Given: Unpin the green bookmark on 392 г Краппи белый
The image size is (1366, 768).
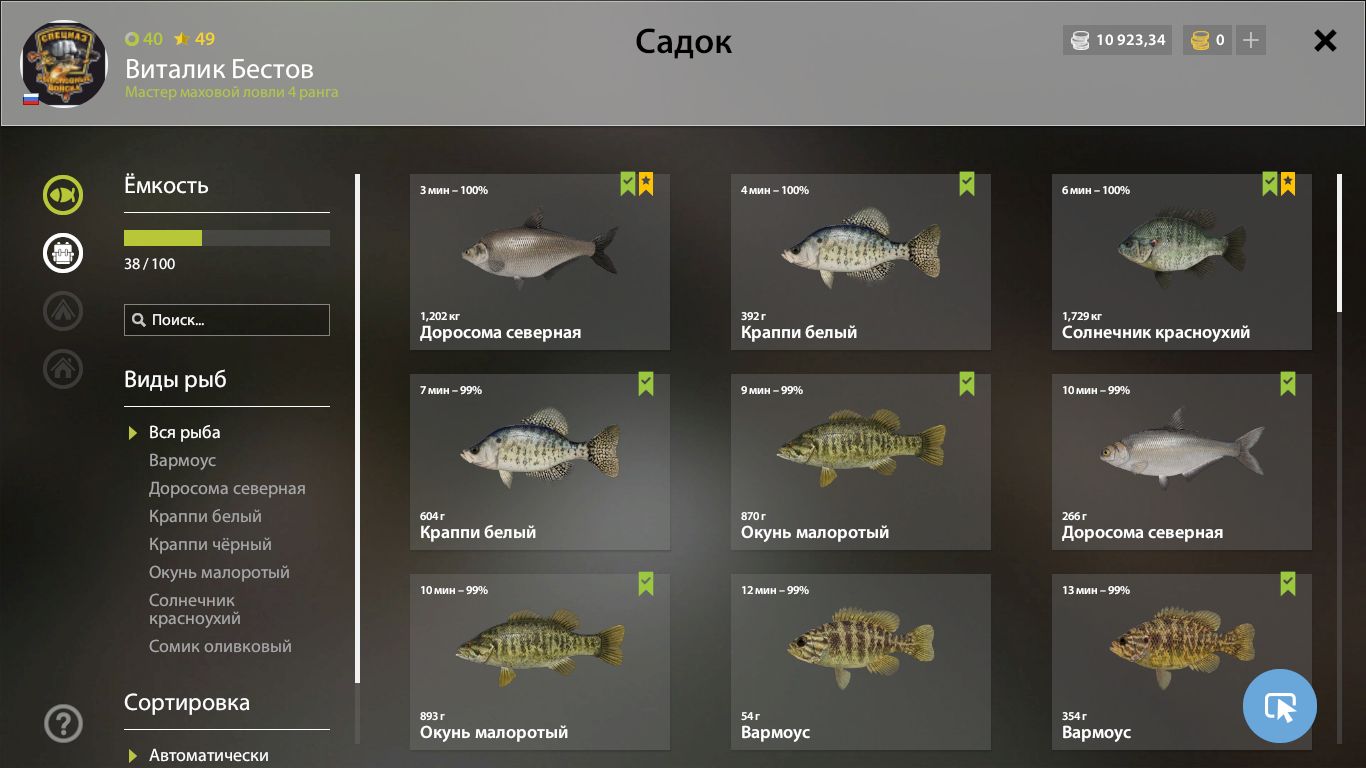Looking at the screenshot, I should pos(966,183).
